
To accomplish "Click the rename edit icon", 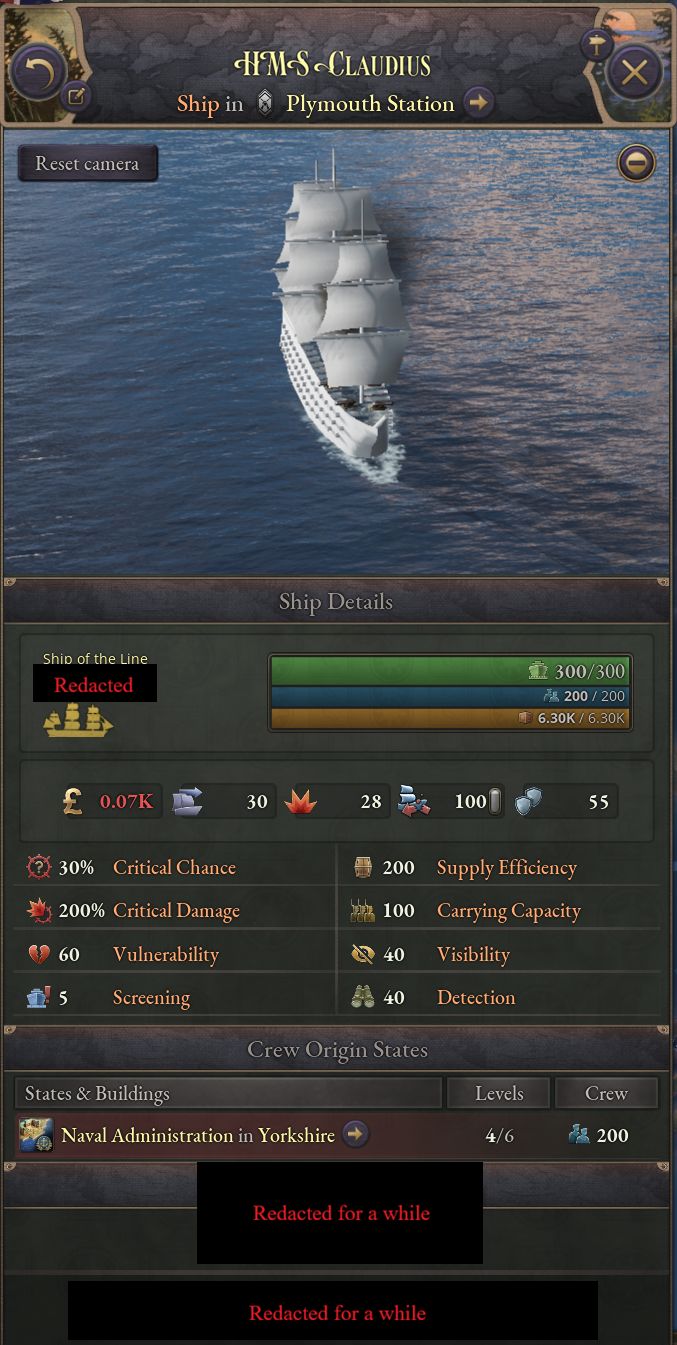I will tap(76, 96).
